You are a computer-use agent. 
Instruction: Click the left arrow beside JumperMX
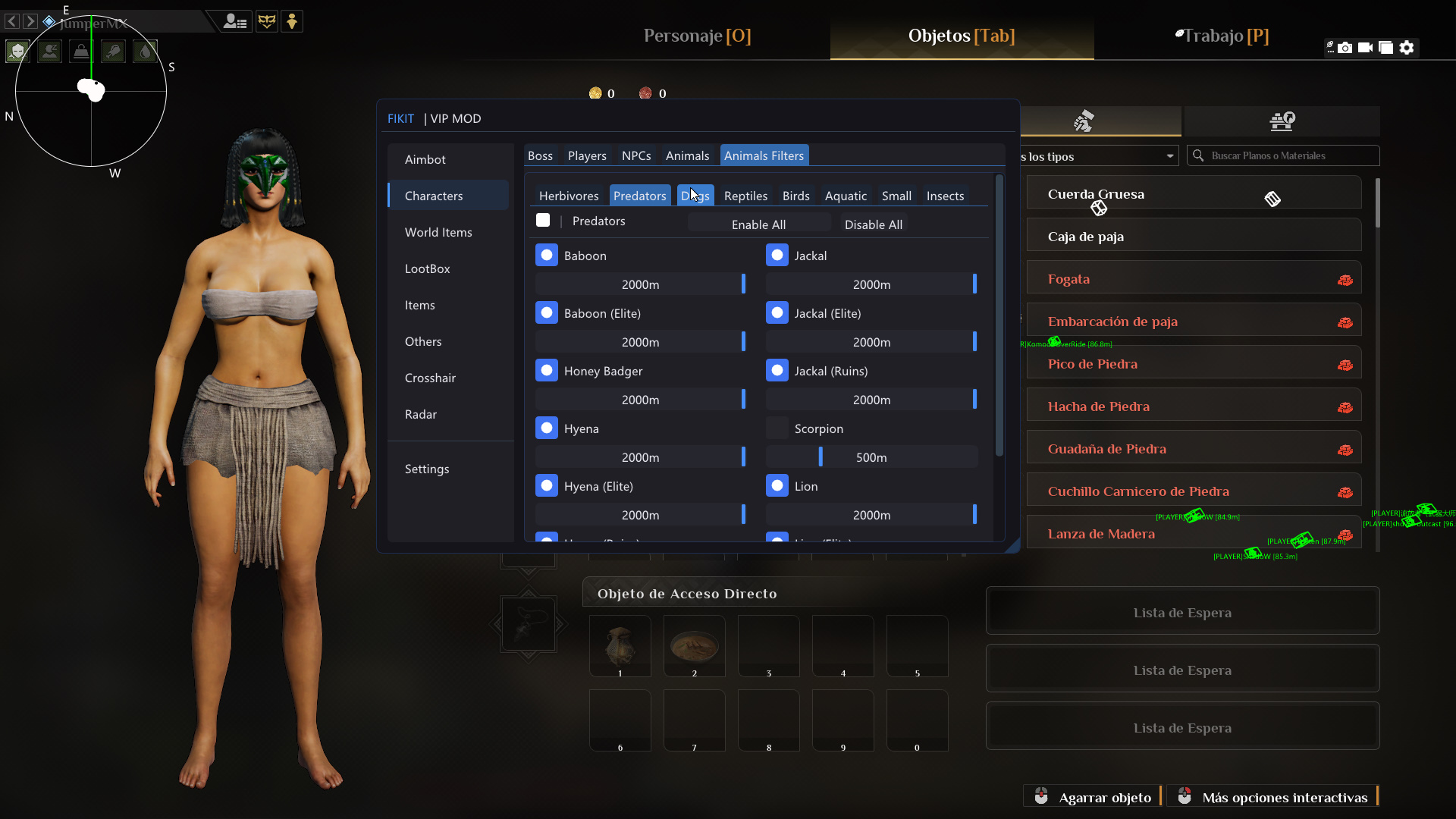pyautogui.click(x=11, y=21)
